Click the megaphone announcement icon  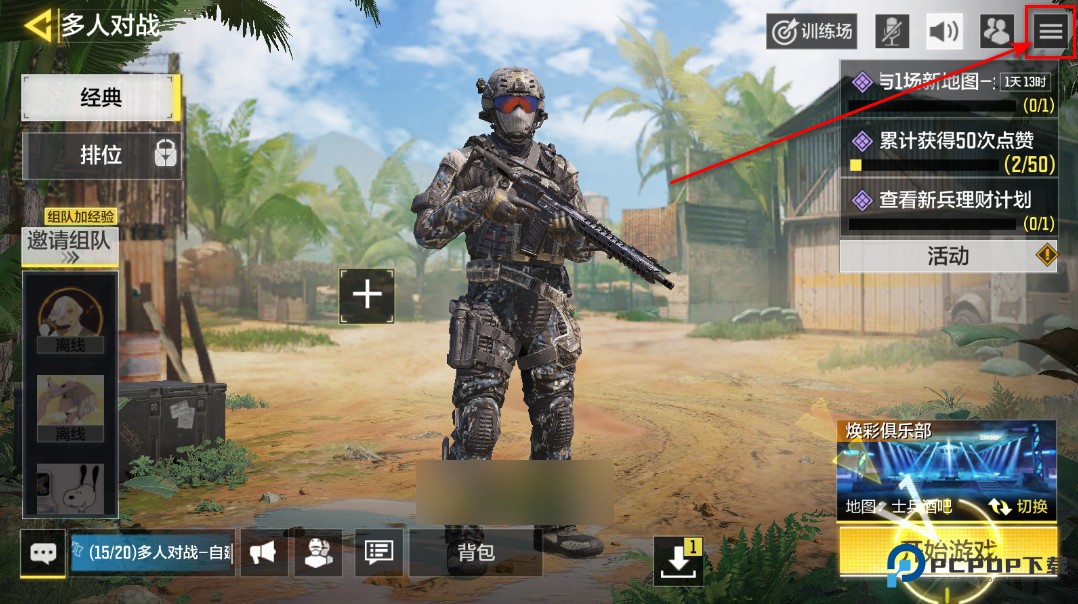point(263,553)
